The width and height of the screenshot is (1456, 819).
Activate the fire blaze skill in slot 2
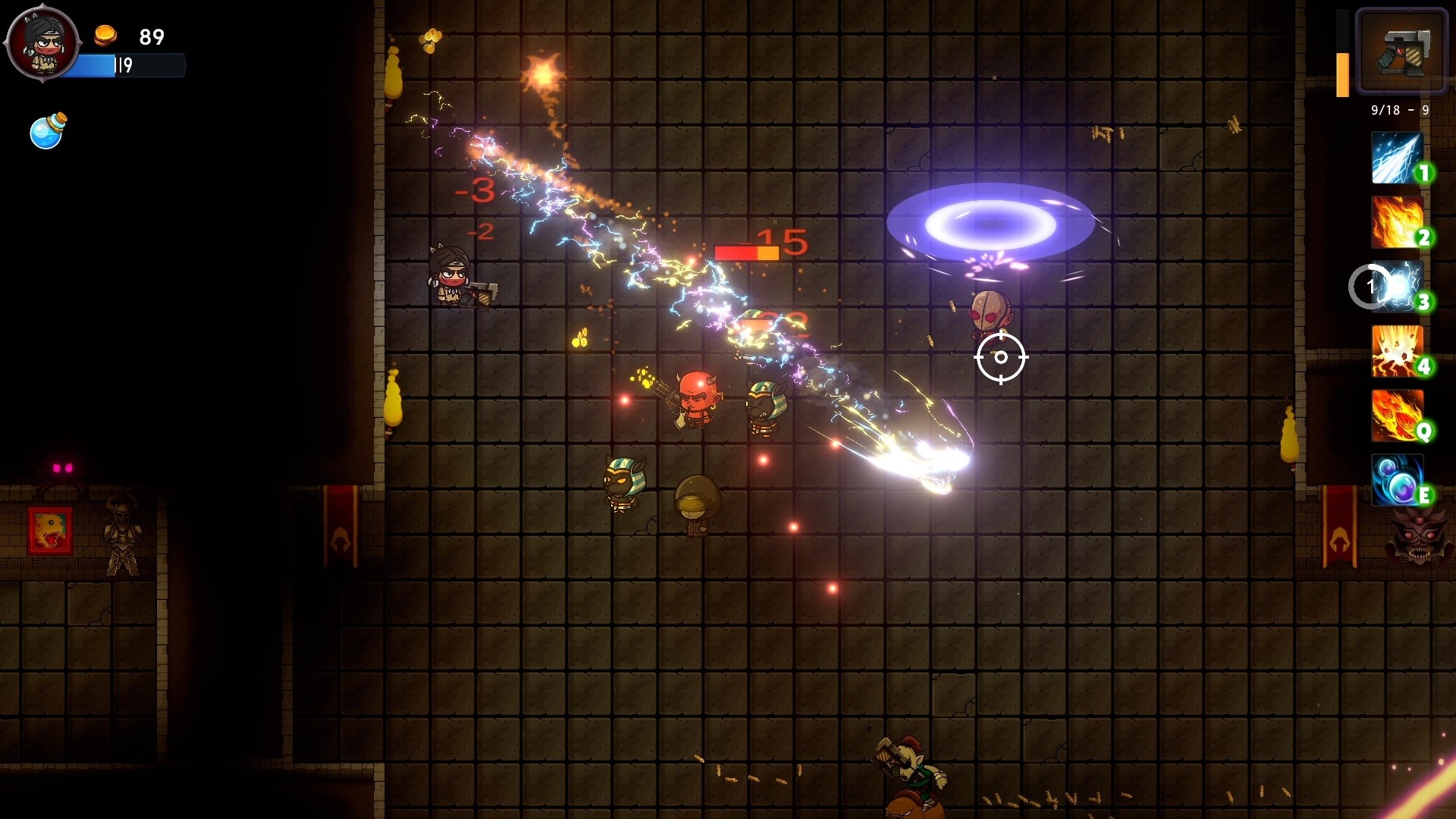click(1398, 223)
